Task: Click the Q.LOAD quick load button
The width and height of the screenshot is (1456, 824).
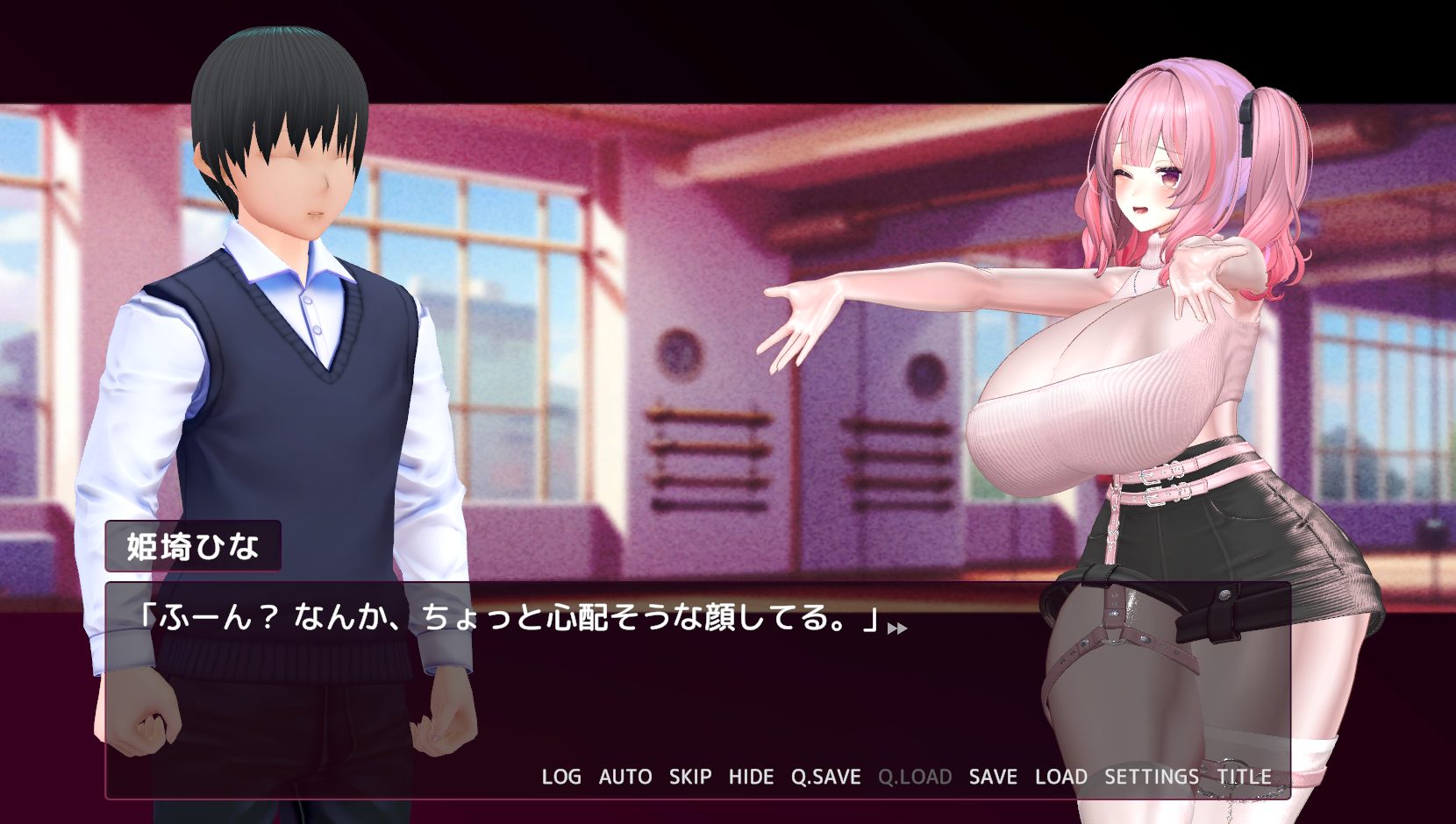Action: [915, 777]
